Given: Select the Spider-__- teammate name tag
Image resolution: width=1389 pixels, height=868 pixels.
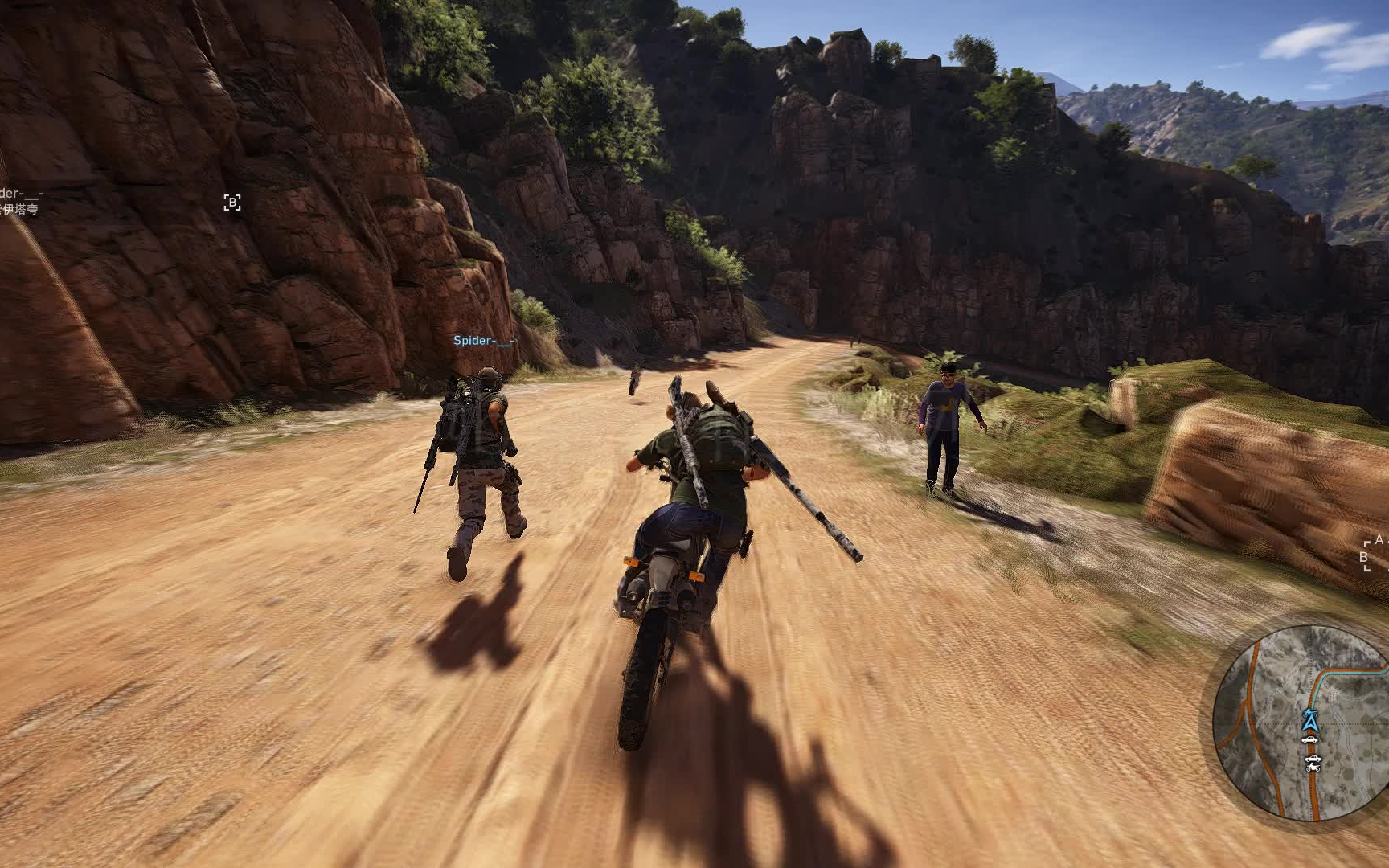Looking at the screenshot, I should coord(484,341).
